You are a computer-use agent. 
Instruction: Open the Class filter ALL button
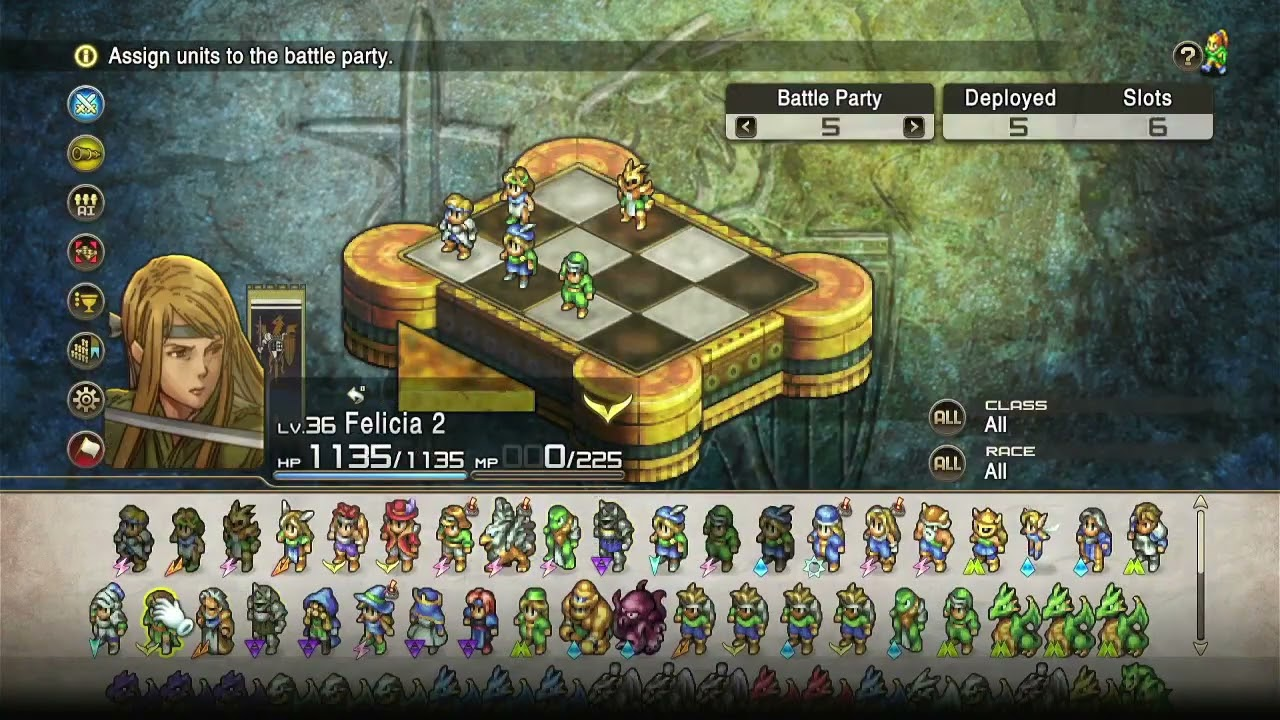point(947,417)
